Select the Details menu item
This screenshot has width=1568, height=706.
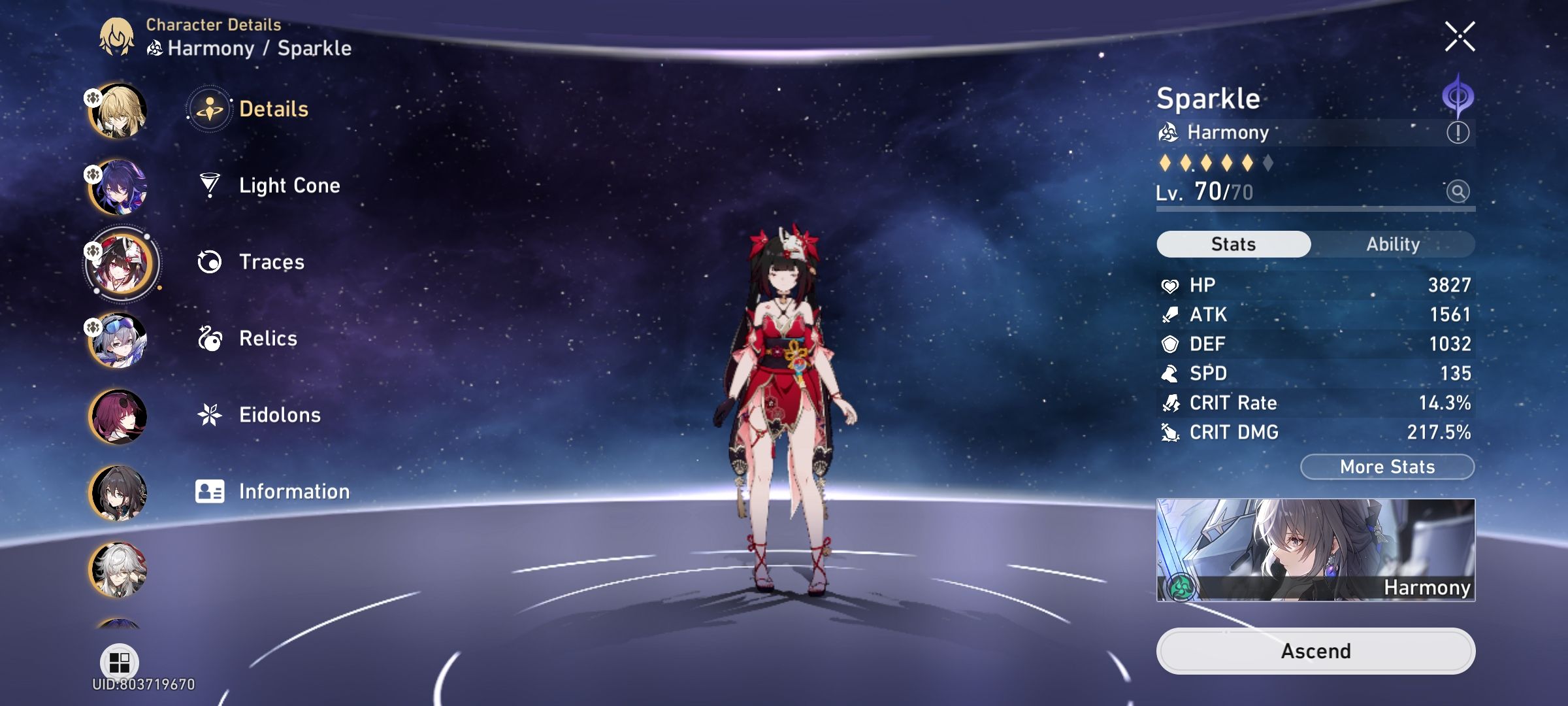[x=272, y=109]
